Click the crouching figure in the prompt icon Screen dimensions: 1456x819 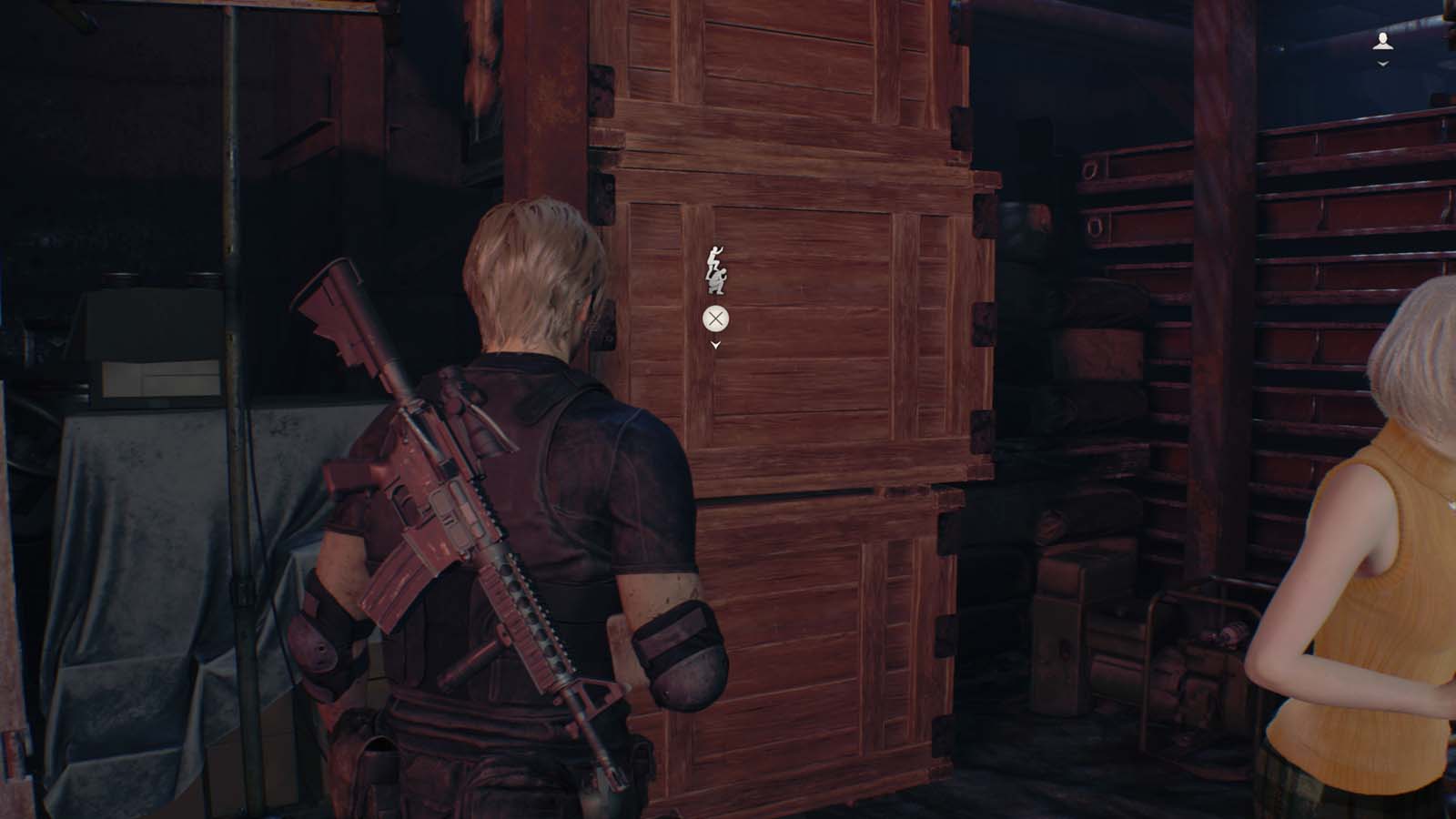[x=717, y=280]
